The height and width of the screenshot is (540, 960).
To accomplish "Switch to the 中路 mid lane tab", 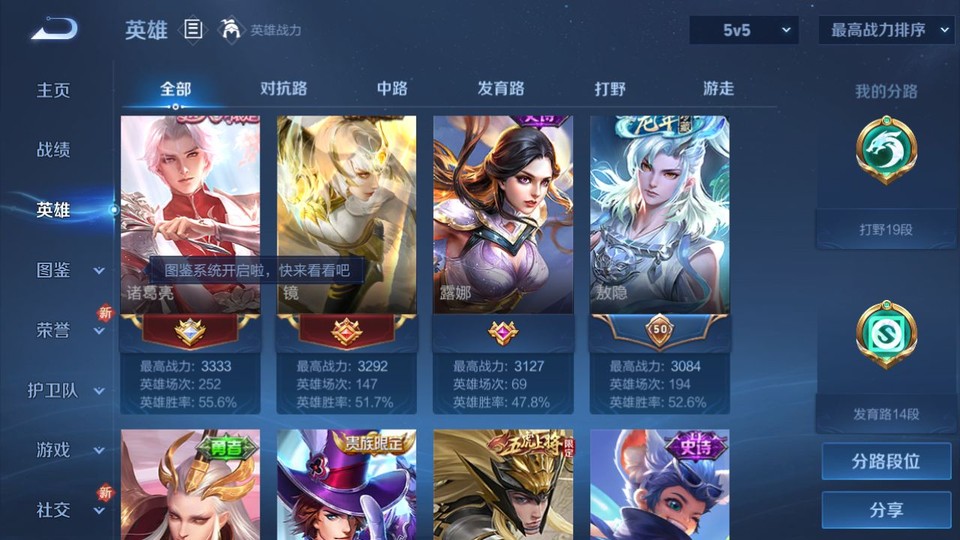I will coord(392,88).
